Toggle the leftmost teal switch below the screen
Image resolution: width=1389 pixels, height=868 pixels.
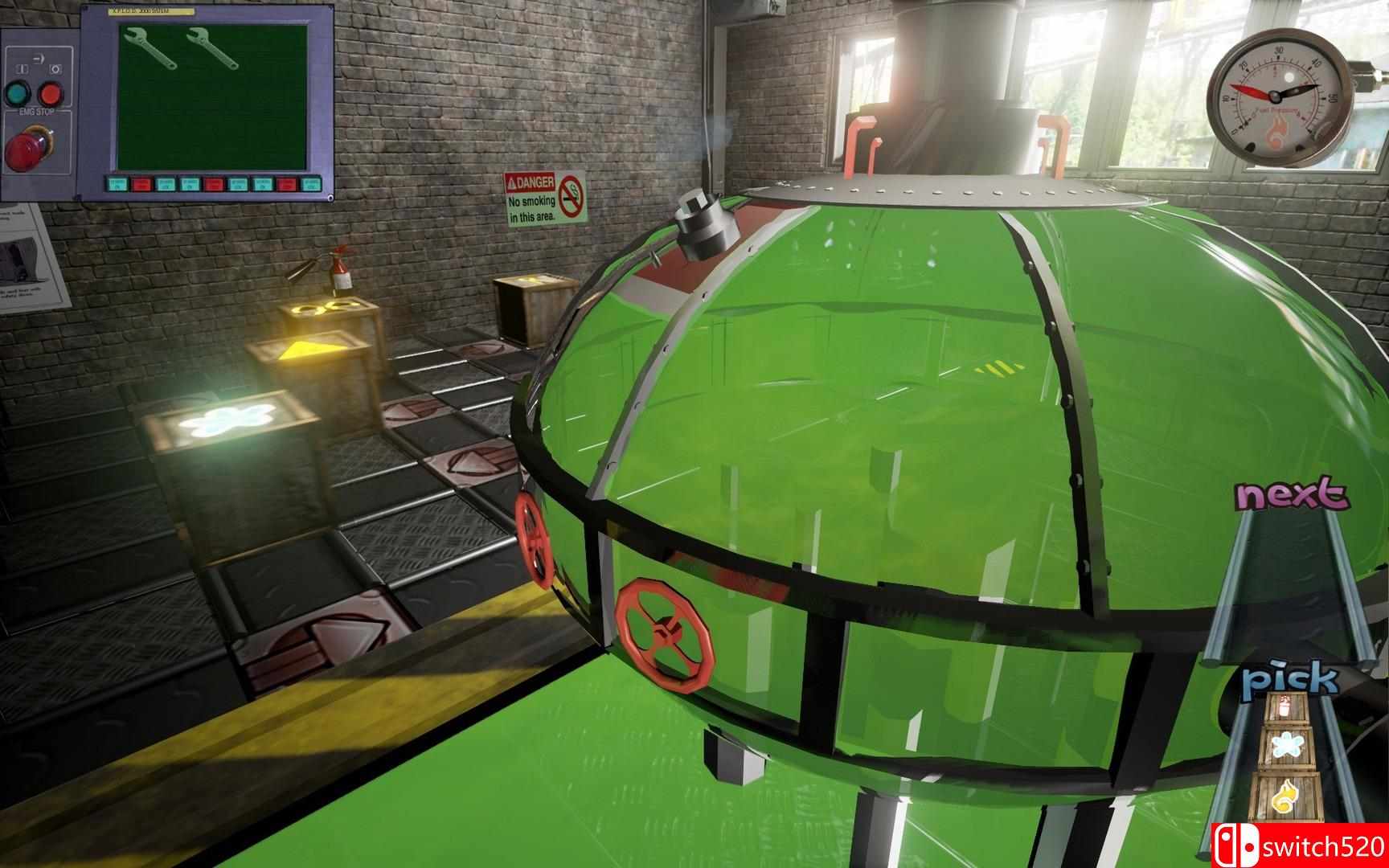[117, 183]
